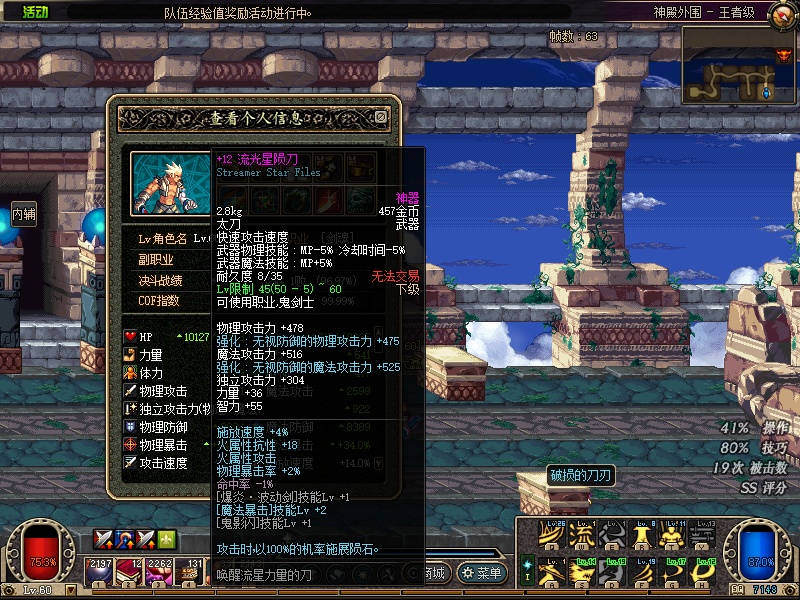
Task: Select the 攻击速度 stat row
Action: 165,463
